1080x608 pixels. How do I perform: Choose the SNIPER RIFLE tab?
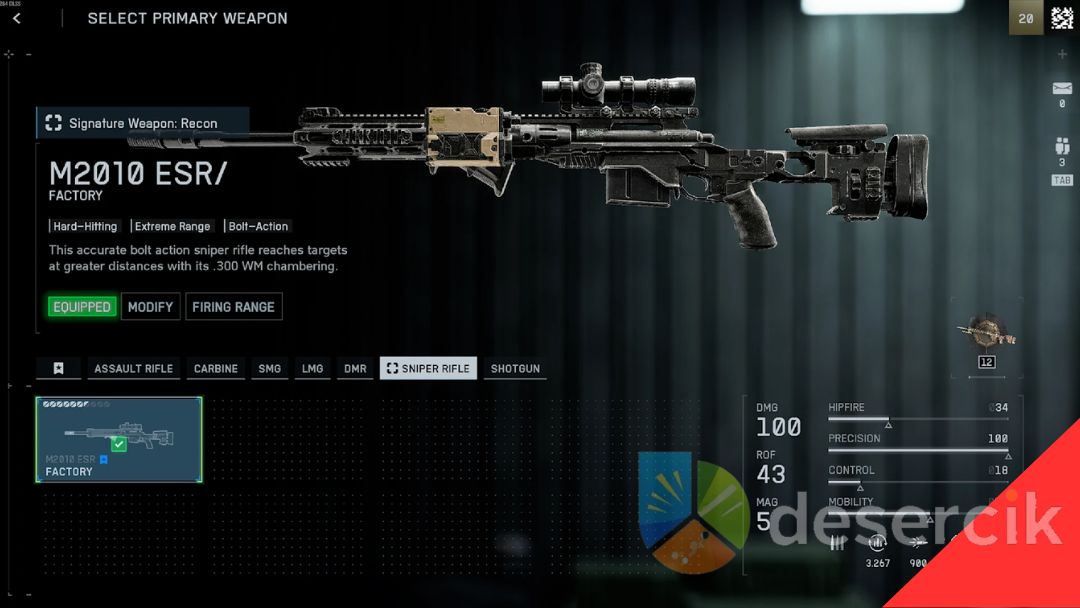click(x=428, y=369)
